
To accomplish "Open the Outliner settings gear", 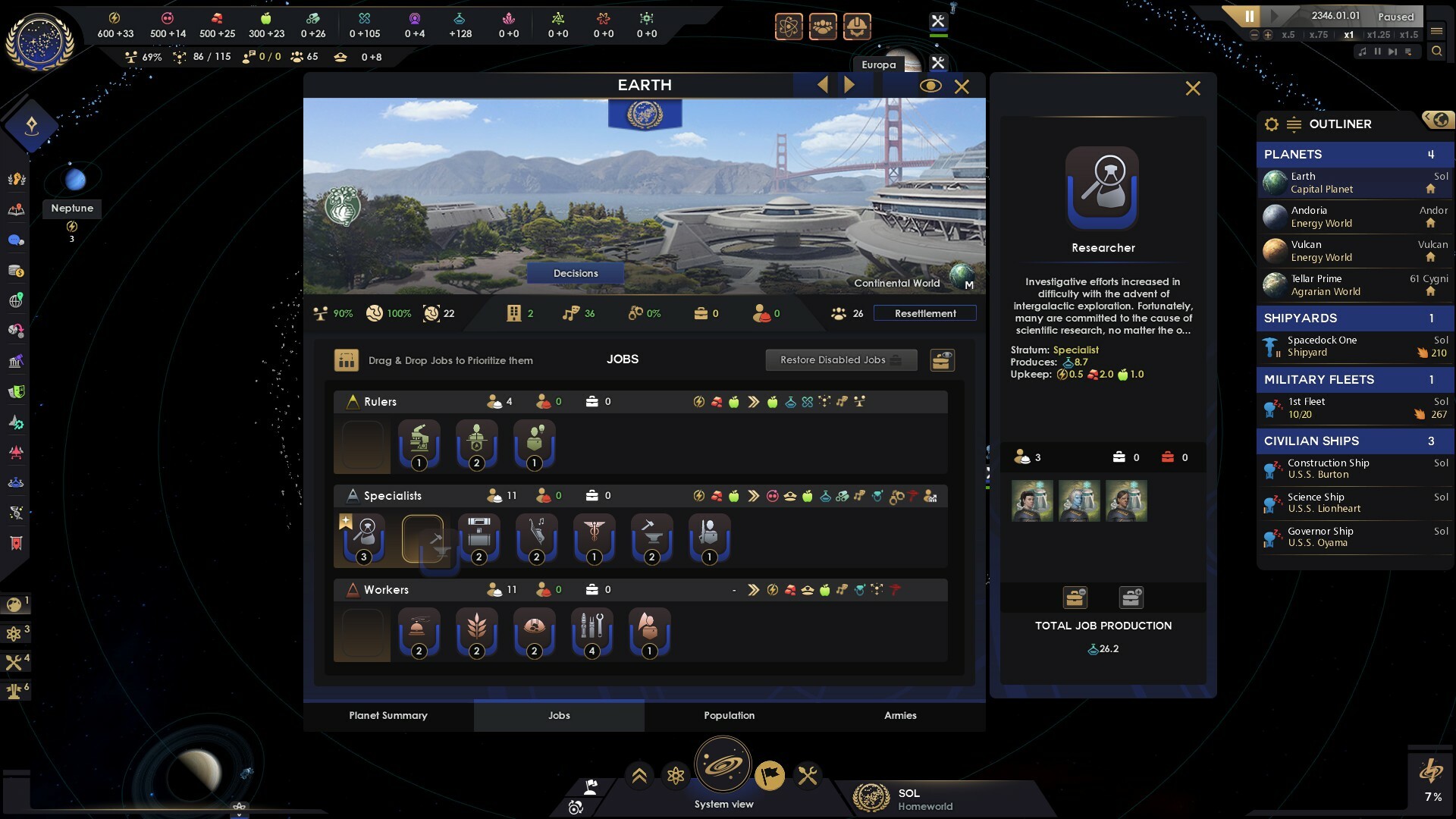I will (x=1272, y=124).
